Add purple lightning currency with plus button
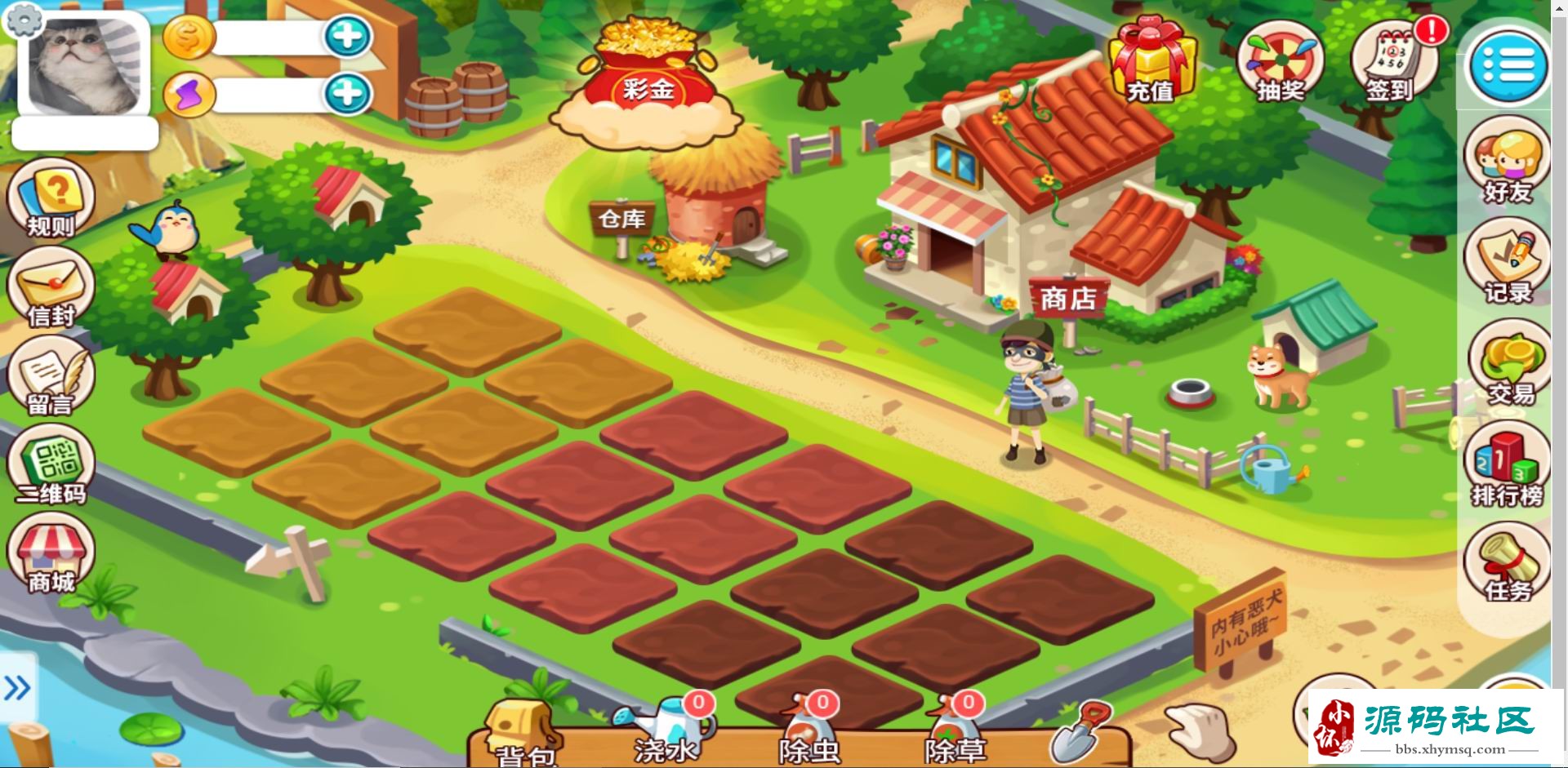The width and height of the screenshot is (1568, 768). (348, 95)
